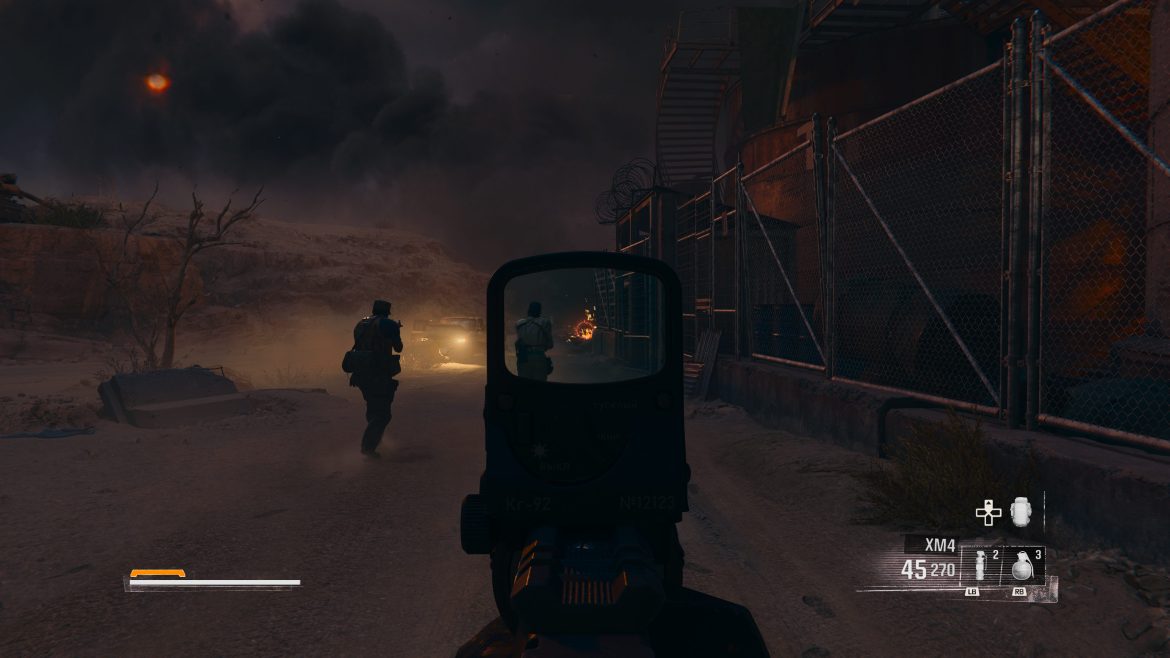Viewport: 1170px width, 658px height.
Task: Select the frag grenade slot
Action: (1023, 566)
